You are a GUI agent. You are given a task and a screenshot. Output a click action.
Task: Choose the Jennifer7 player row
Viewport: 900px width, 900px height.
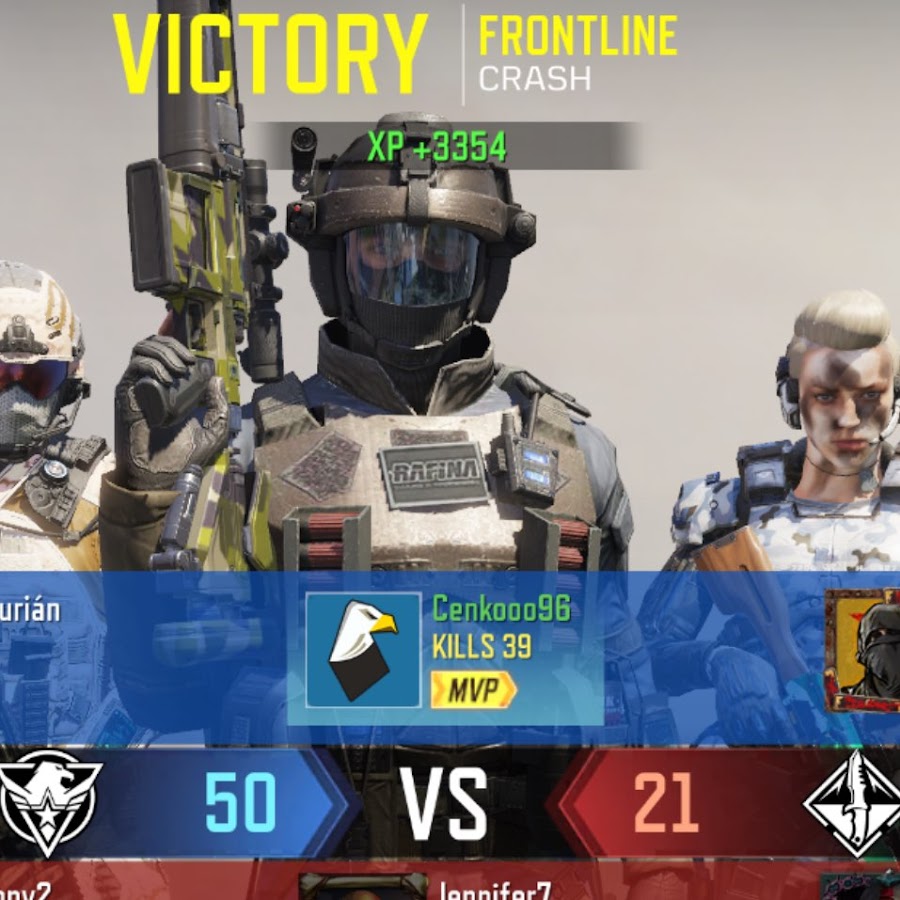tap(494, 890)
